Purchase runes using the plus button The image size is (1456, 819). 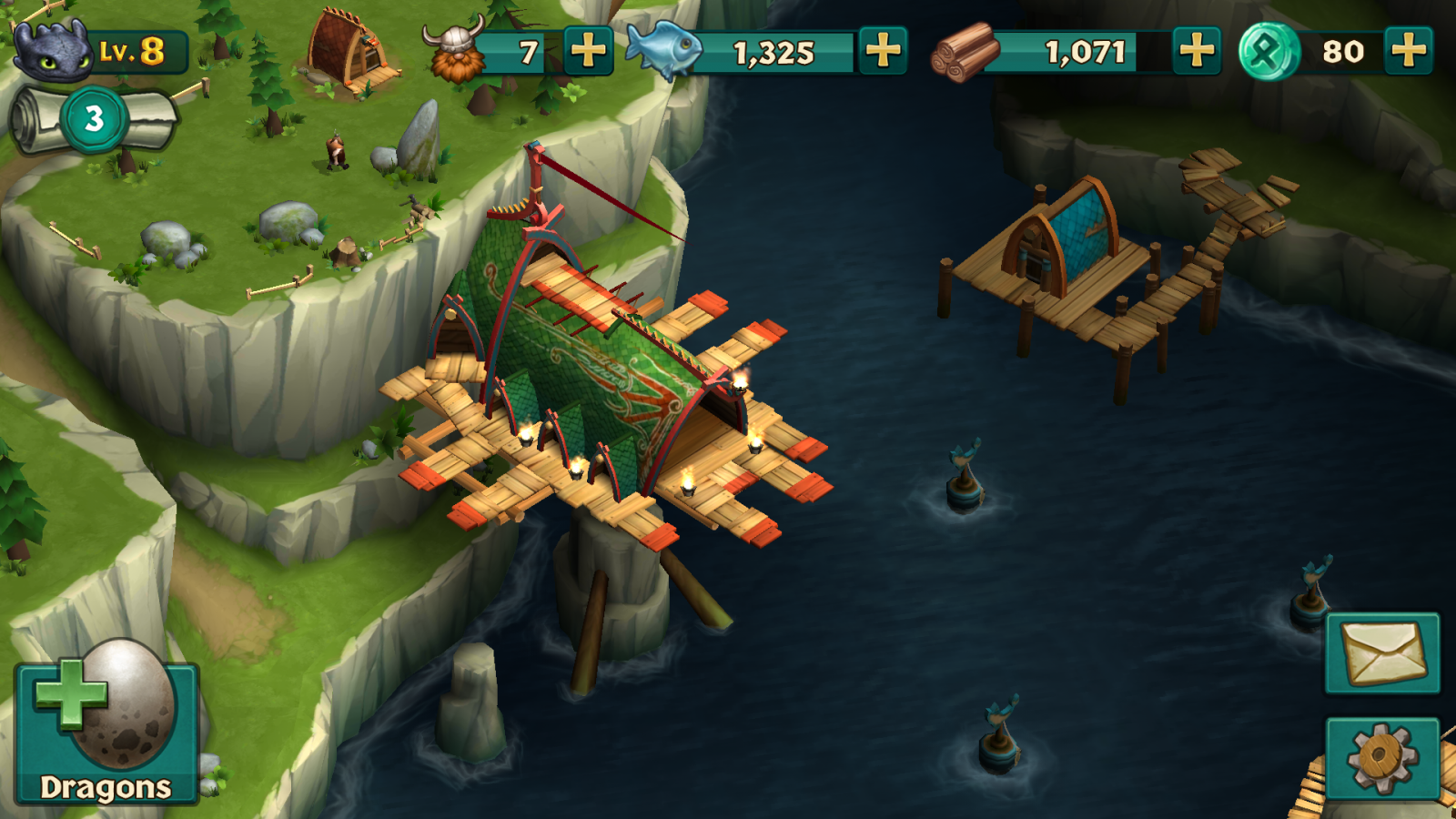[x=1408, y=51]
